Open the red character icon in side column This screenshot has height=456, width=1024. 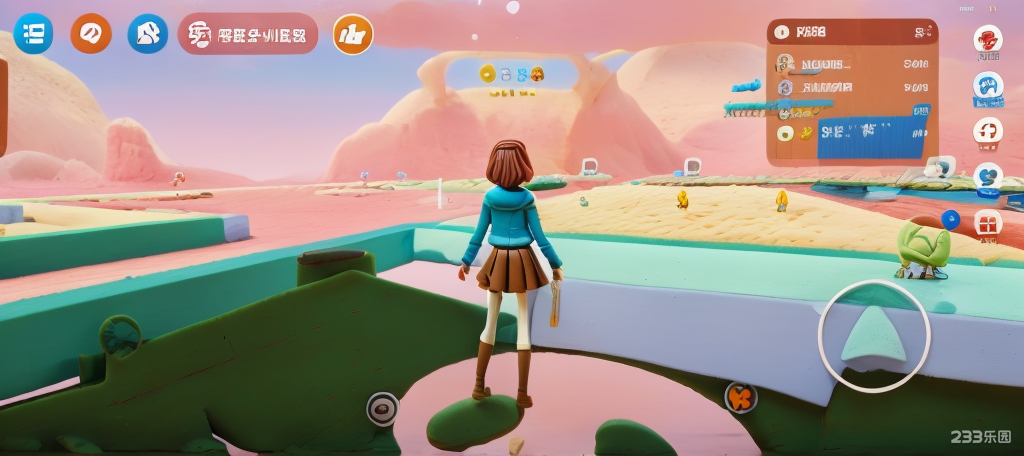pos(988,41)
